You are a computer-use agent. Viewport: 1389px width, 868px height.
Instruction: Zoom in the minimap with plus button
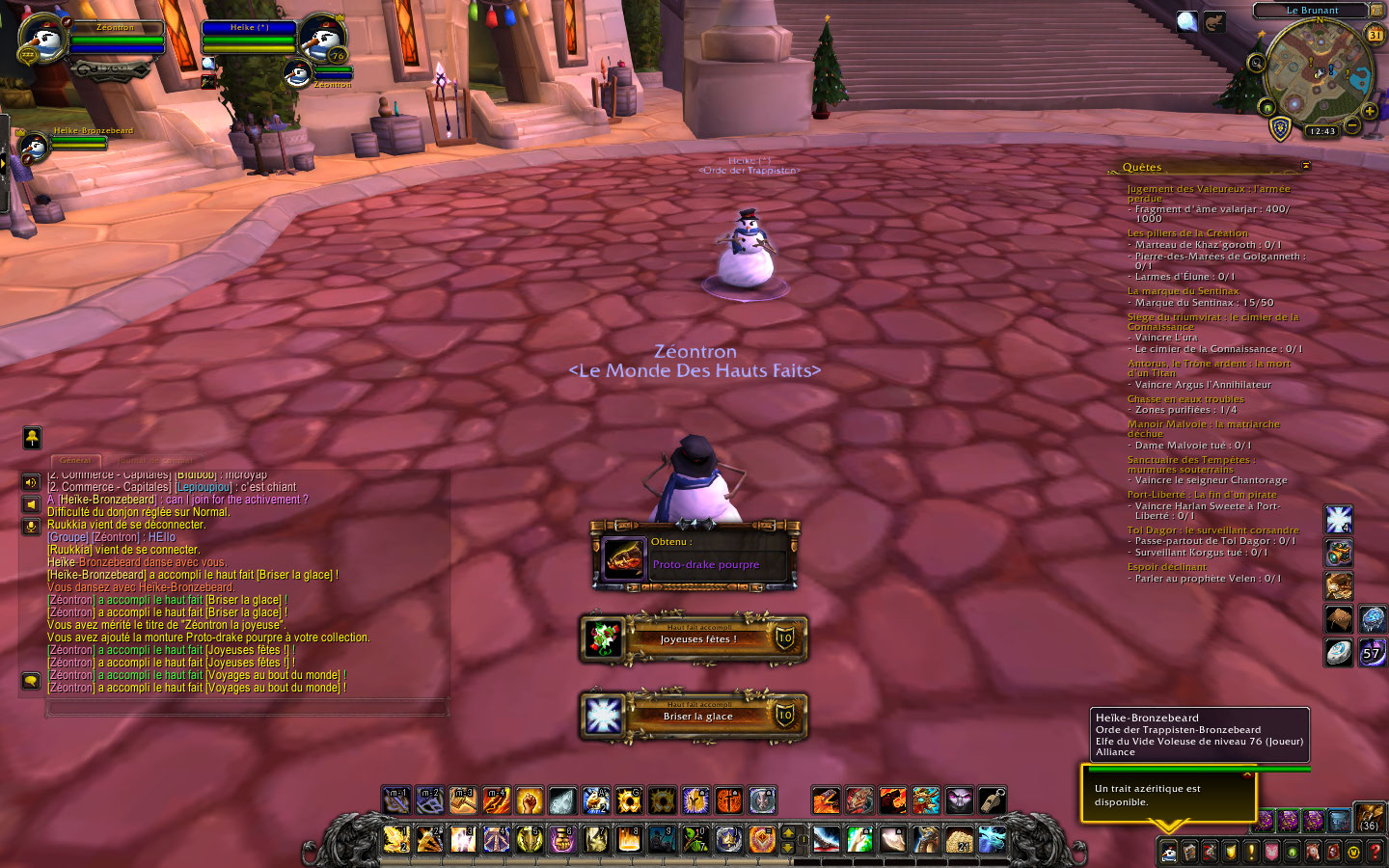tap(1370, 112)
